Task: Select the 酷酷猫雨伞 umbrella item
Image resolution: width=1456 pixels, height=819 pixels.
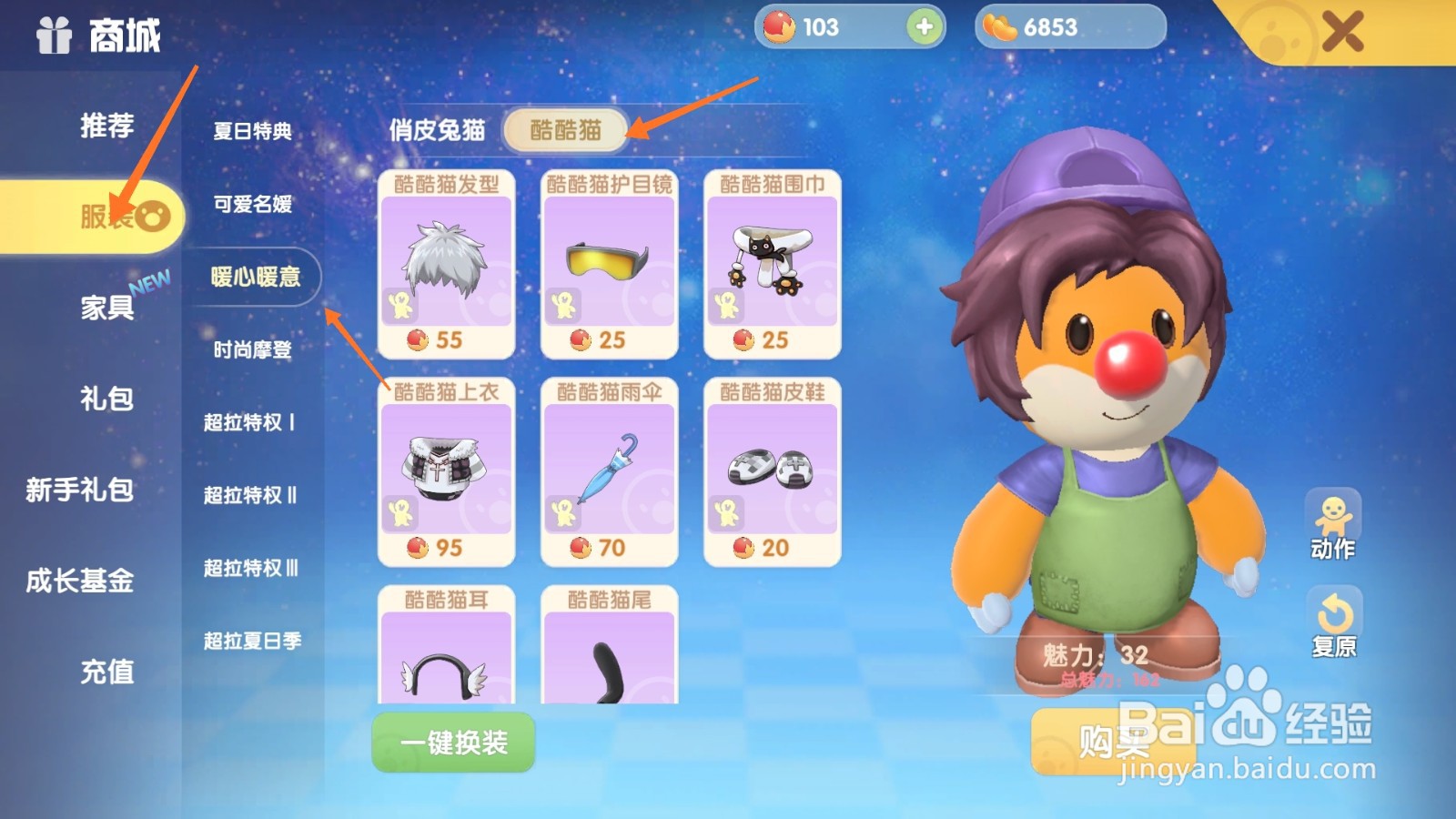Action: 608,469
